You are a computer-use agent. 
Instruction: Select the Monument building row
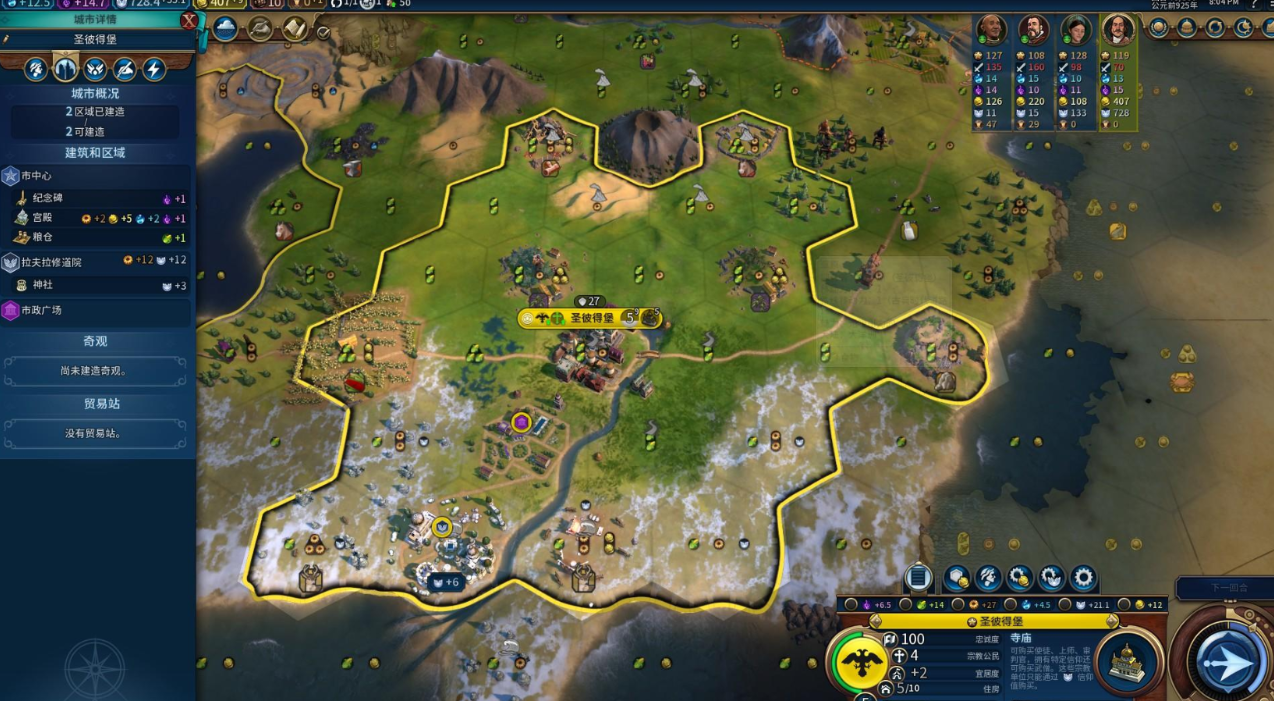click(x=96, y=198)
